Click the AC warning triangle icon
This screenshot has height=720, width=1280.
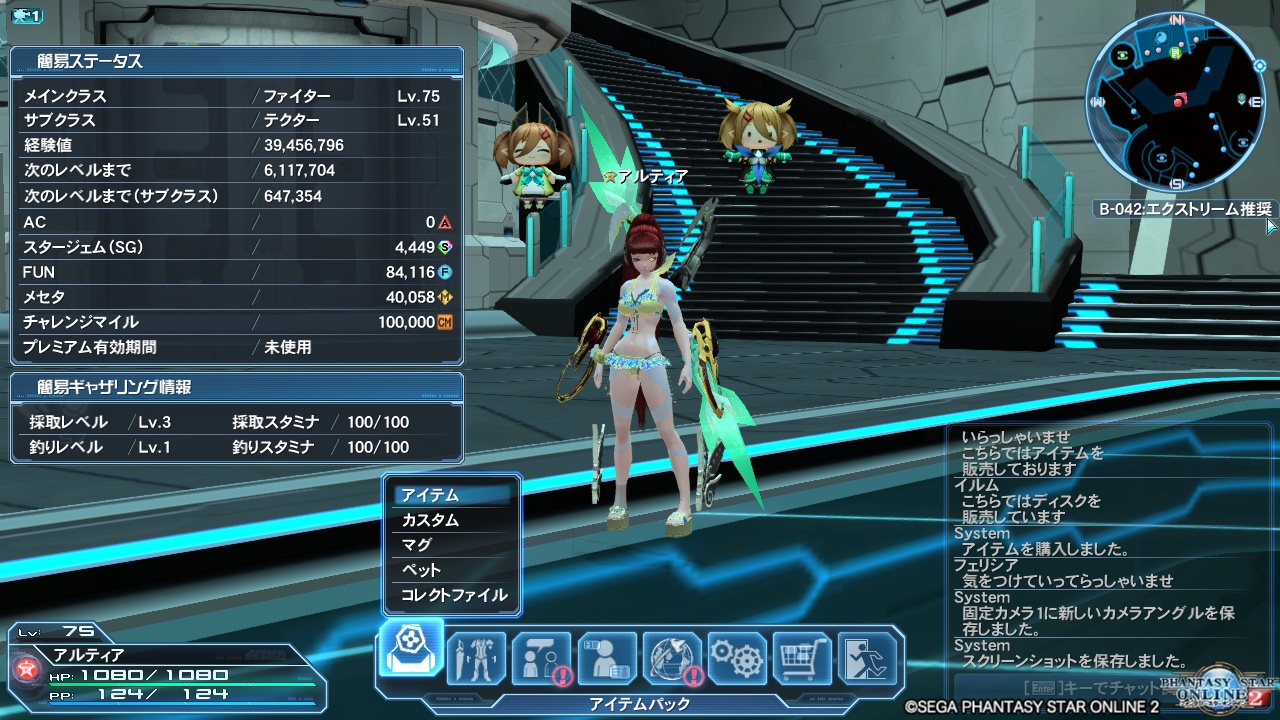pos(445,223)
